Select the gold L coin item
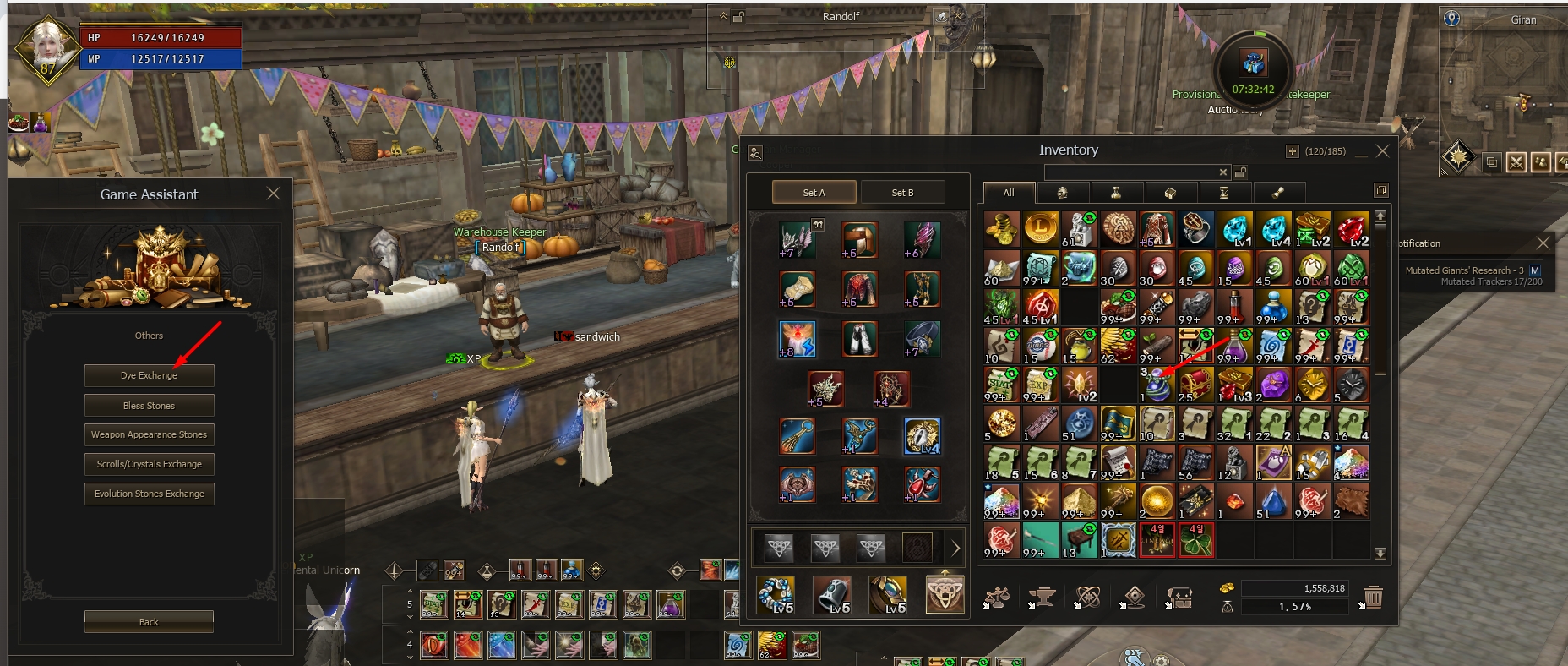The height and width of the screenshot is (666, 1568). coord(1040,229)
